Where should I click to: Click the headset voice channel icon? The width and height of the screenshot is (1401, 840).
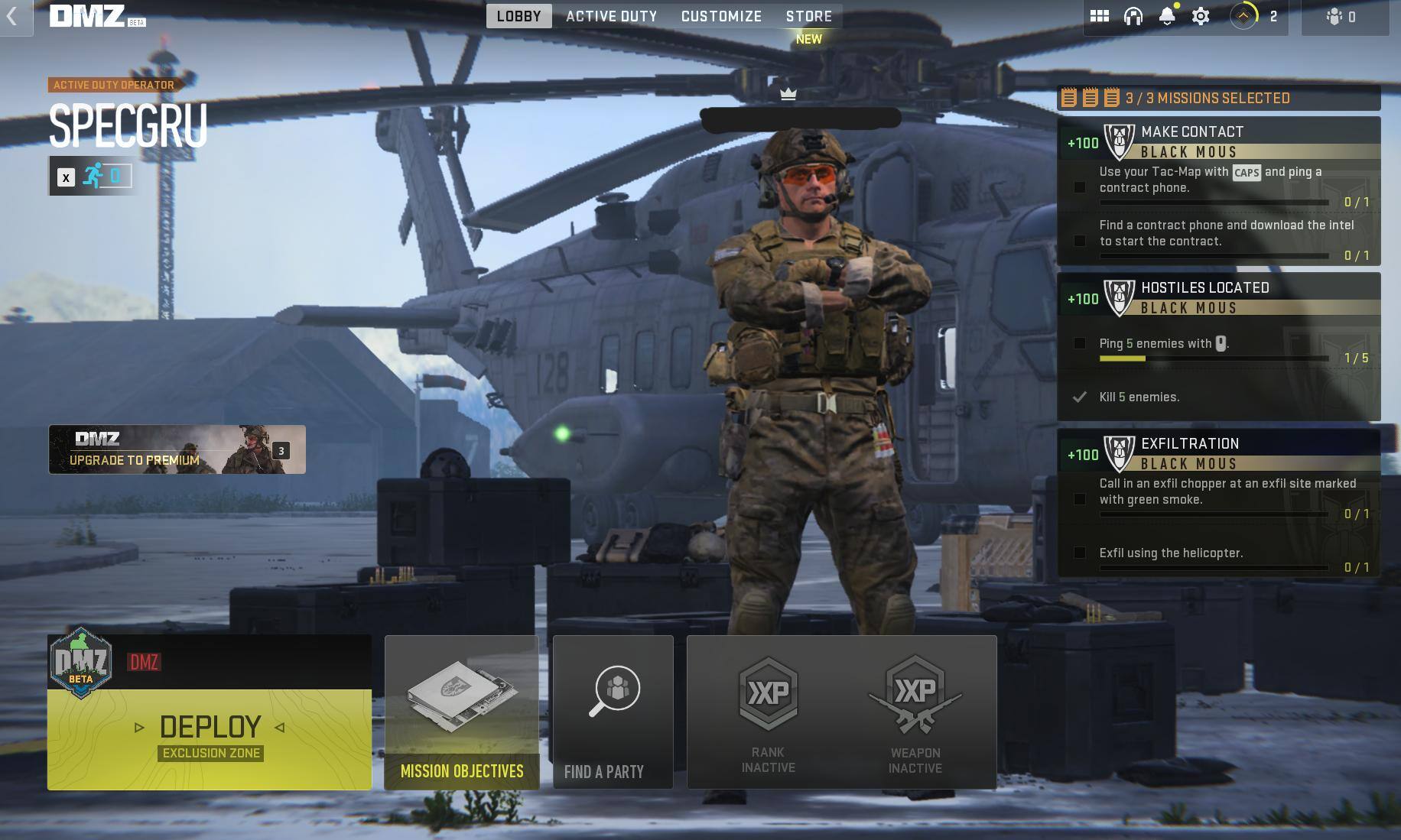point(1133,16)
